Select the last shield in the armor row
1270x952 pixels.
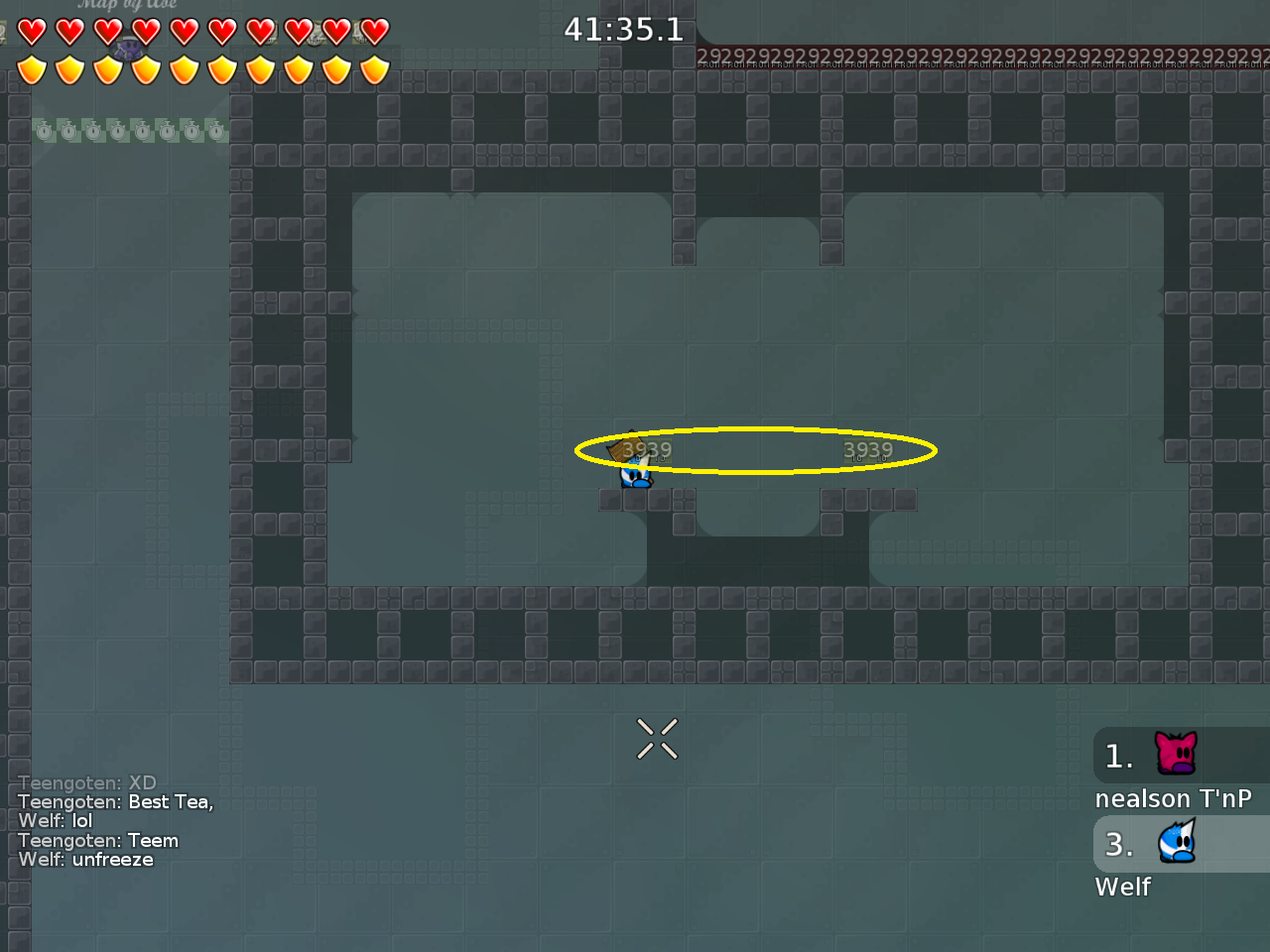tap(375, 69)
